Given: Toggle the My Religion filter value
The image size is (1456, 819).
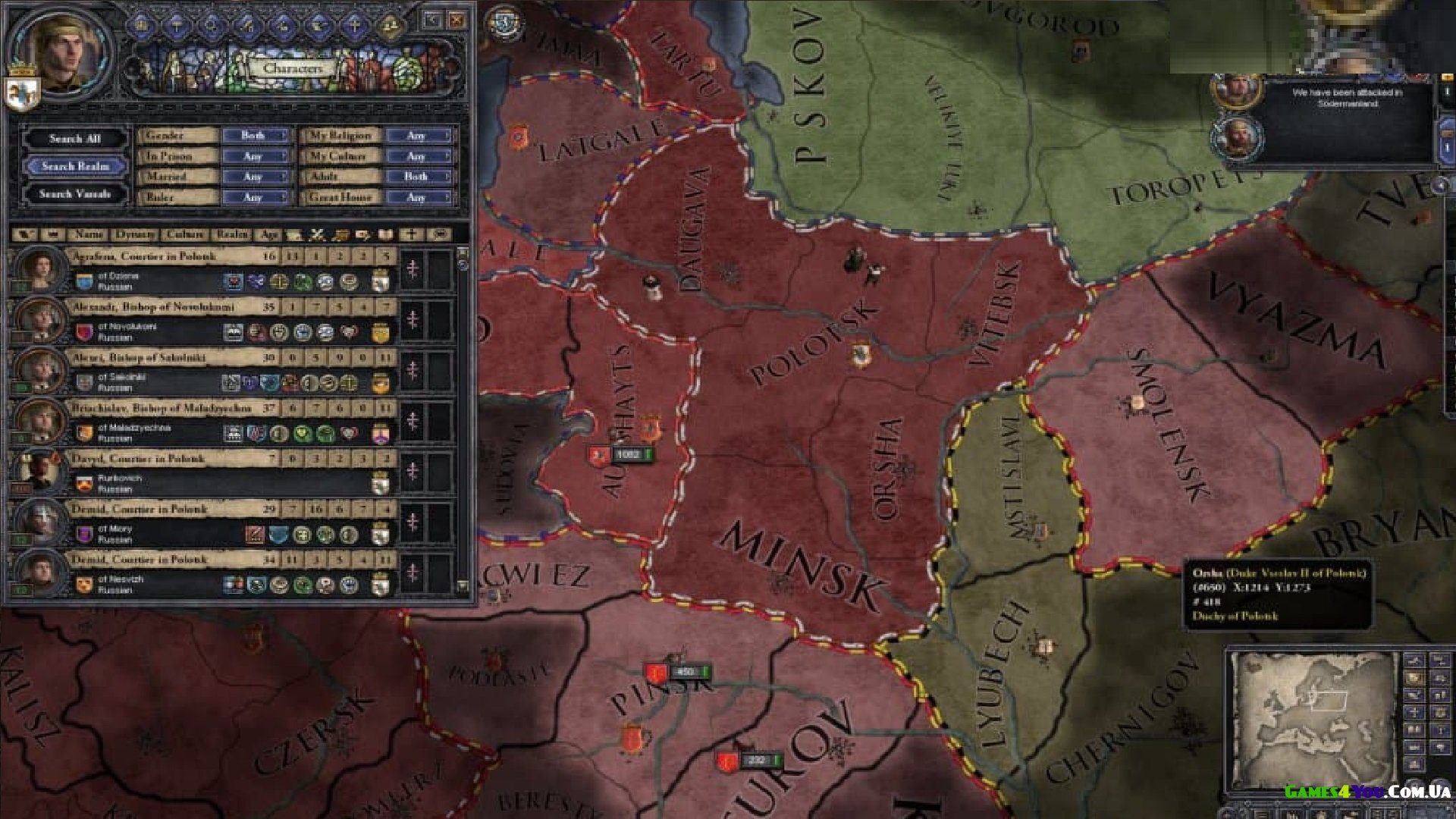Looking at the screenshot, I should [419, 136].
